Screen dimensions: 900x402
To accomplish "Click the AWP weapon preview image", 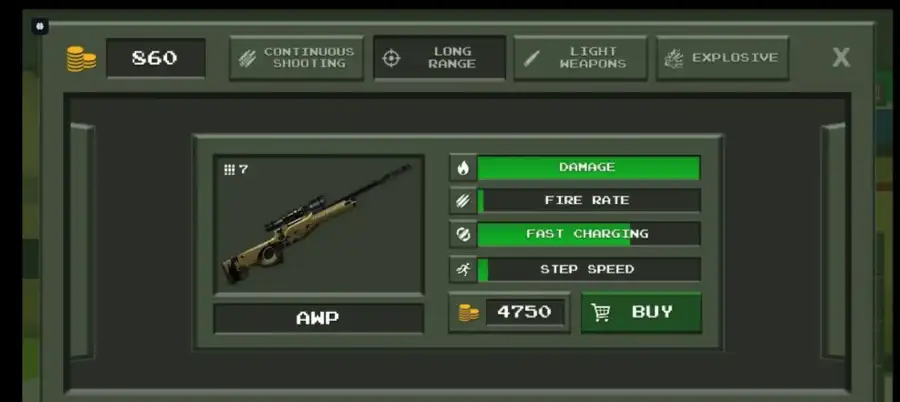I will [318, 224].
